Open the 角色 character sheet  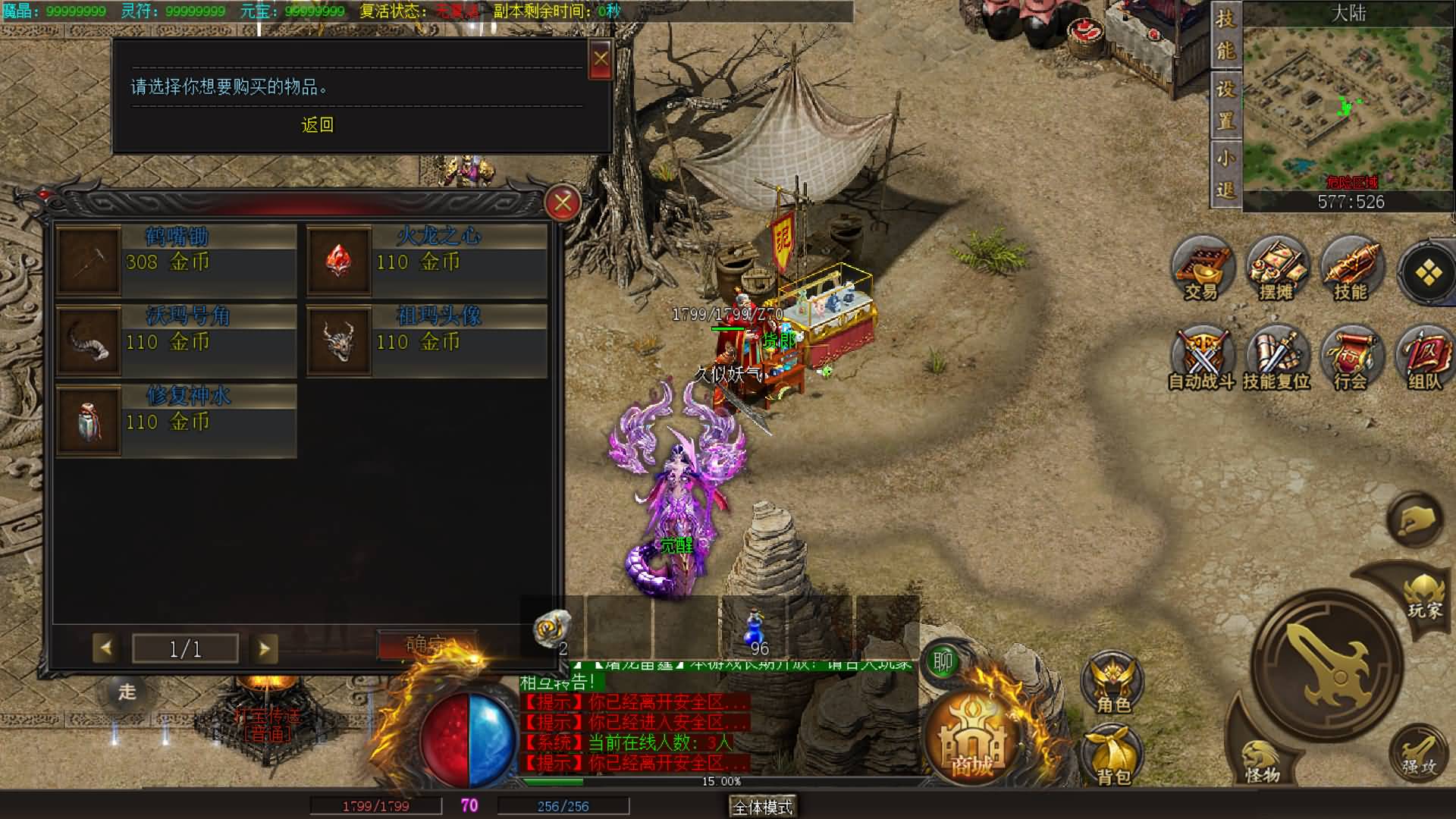coord(1113,681)
